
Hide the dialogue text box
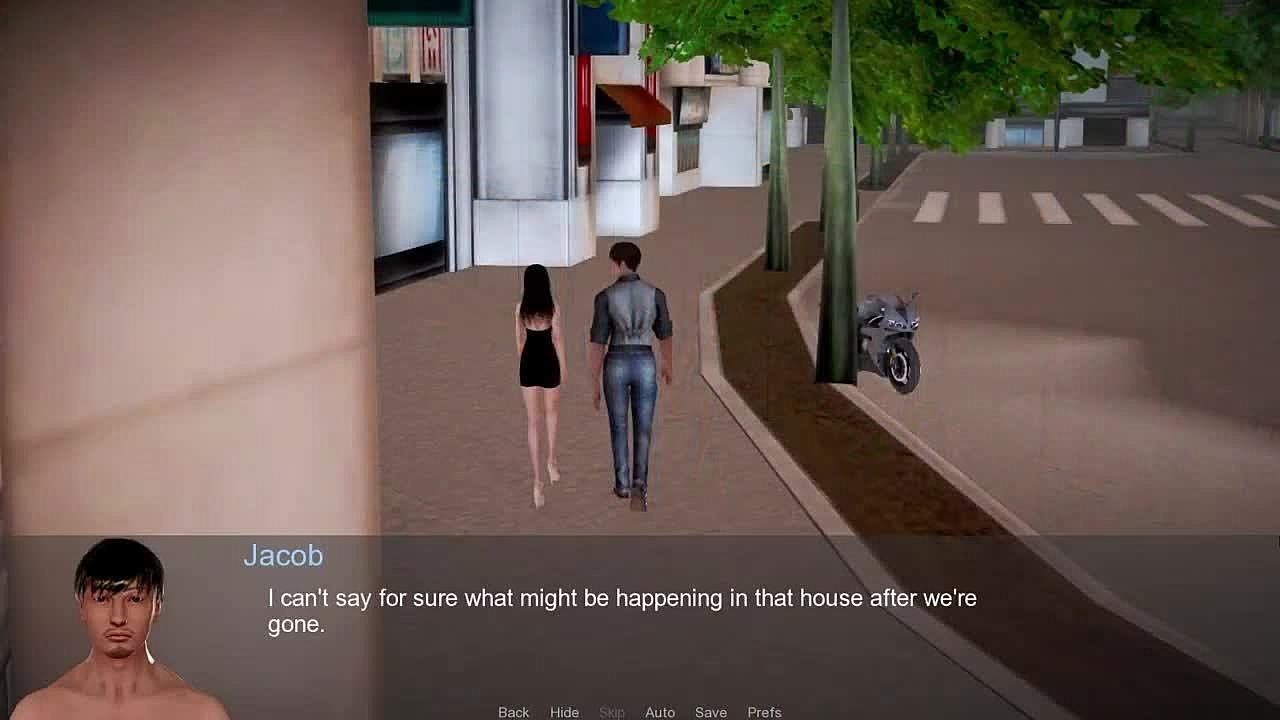564,712
